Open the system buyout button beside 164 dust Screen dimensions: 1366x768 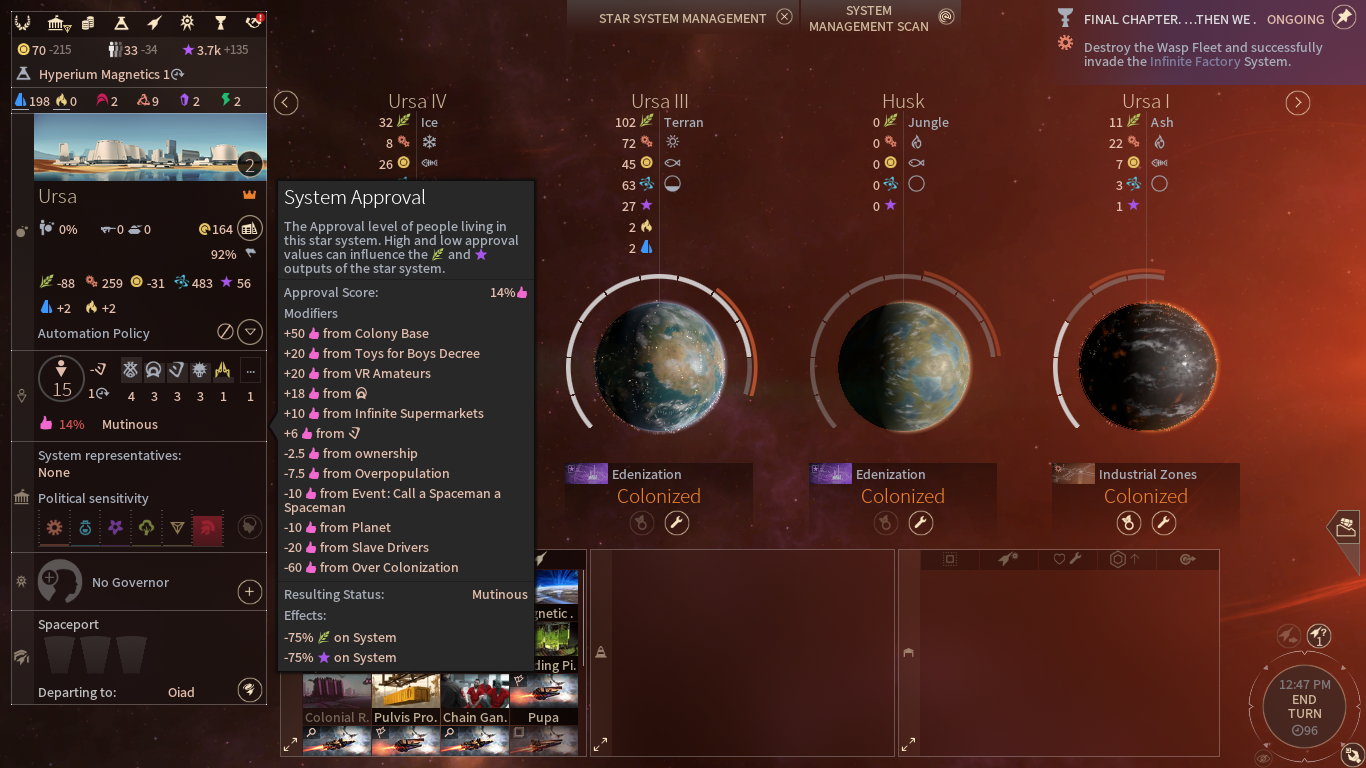coord(250,229)
